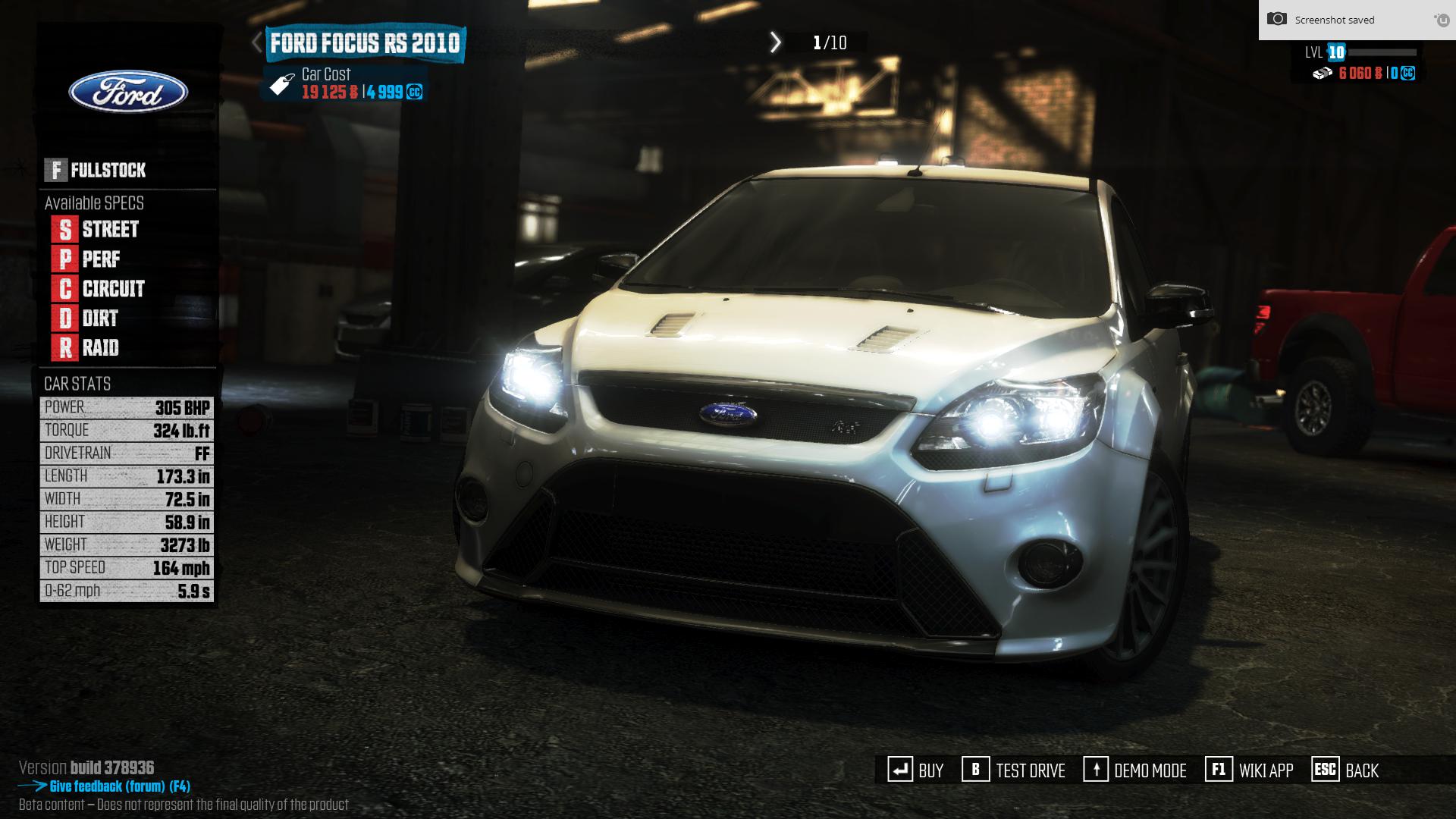This screenshot has width=1456, height=819.
Task: Switch to the Dirt spec
Action: click(86, 318)
